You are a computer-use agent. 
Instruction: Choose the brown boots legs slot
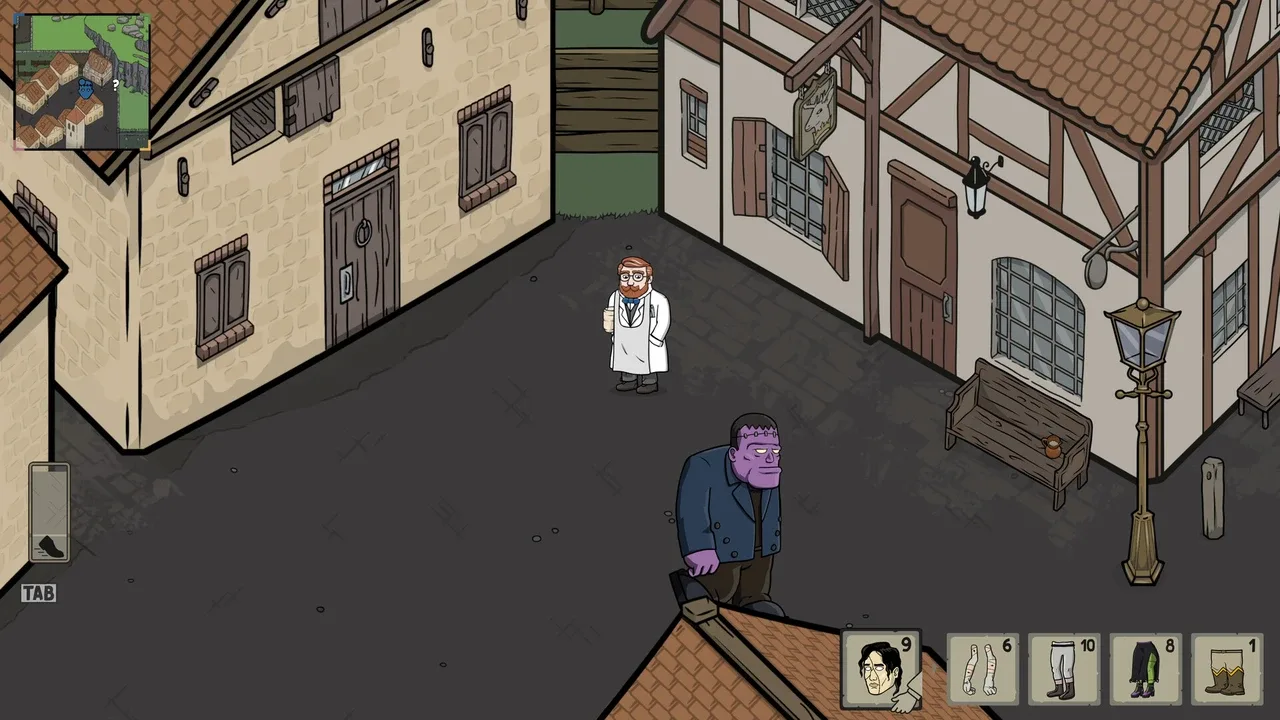[1226, 669]
